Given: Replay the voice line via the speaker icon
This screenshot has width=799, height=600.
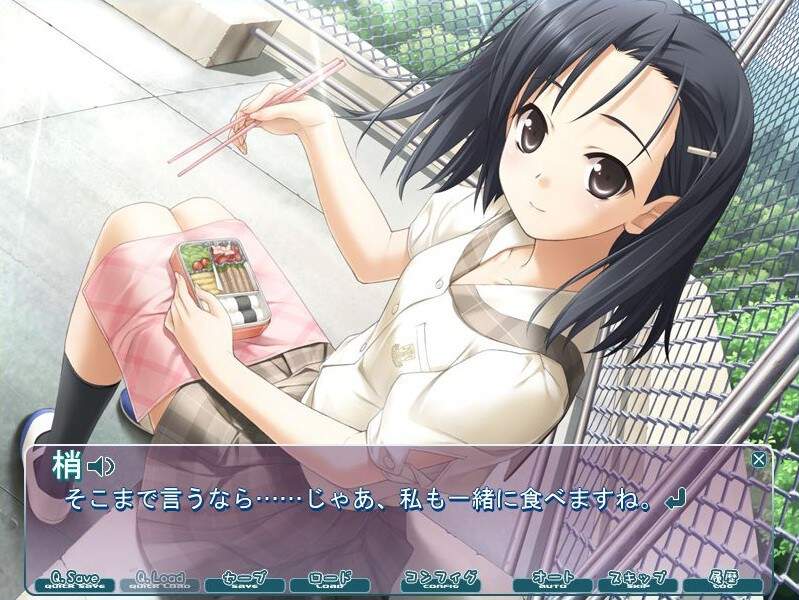Looking at the screenshot, I should pyautogui.click(x=102, y=465).
